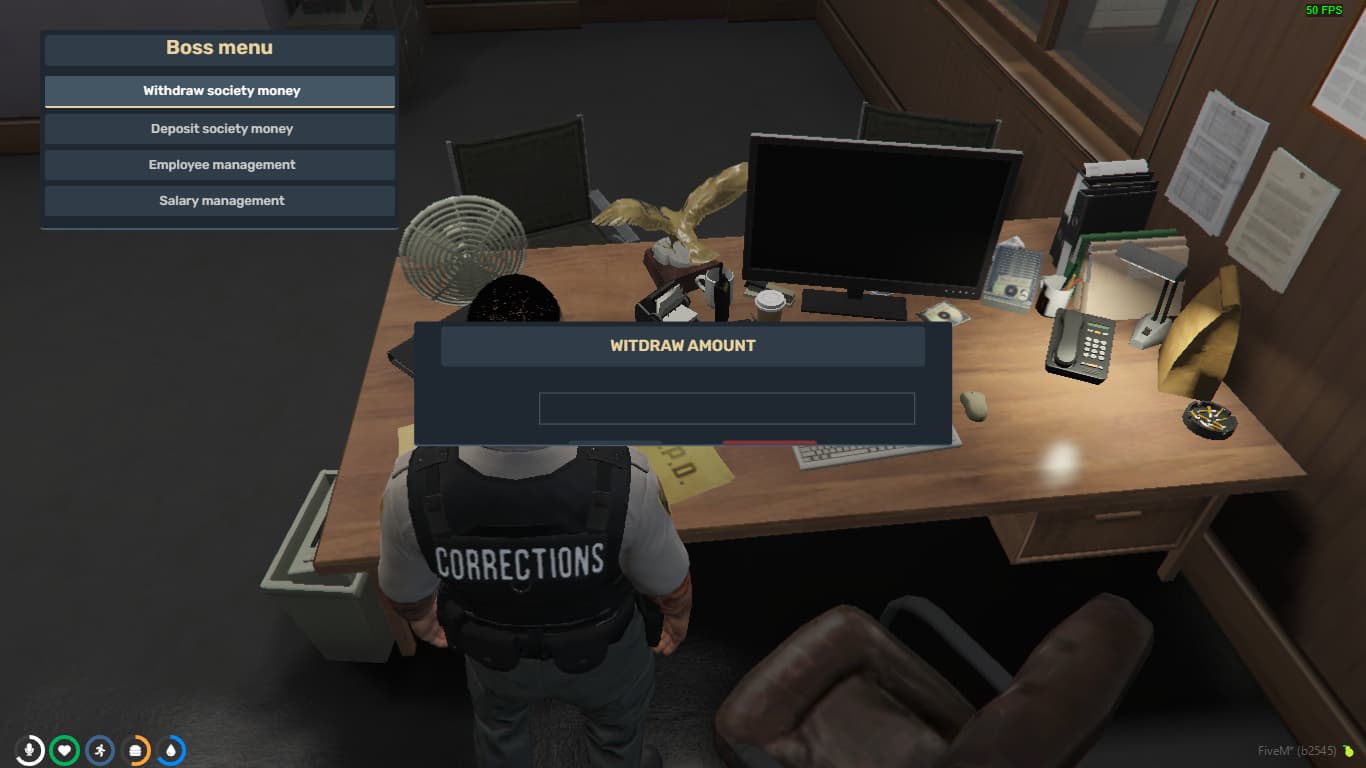The width and height of the screenshot is (1366, 768).
Task: Open Employee management
Action: [x=219, y=164]
